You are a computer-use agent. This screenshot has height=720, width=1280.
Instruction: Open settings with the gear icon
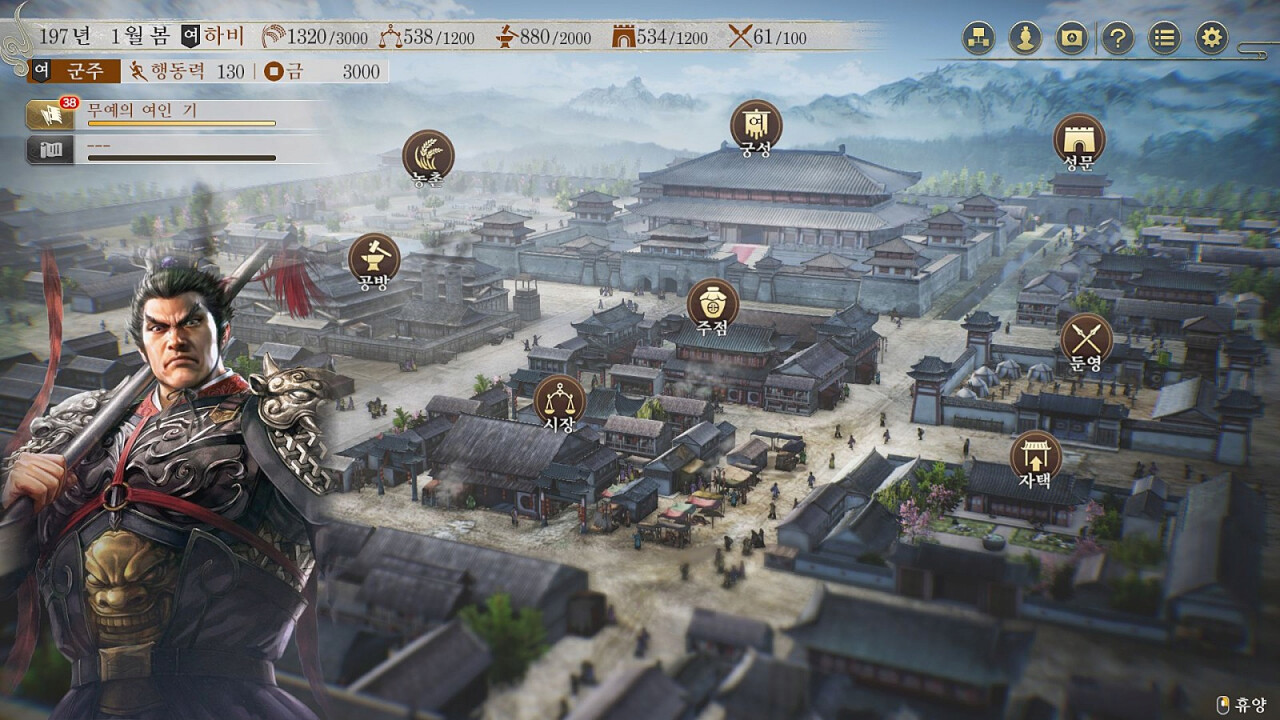1211,39
